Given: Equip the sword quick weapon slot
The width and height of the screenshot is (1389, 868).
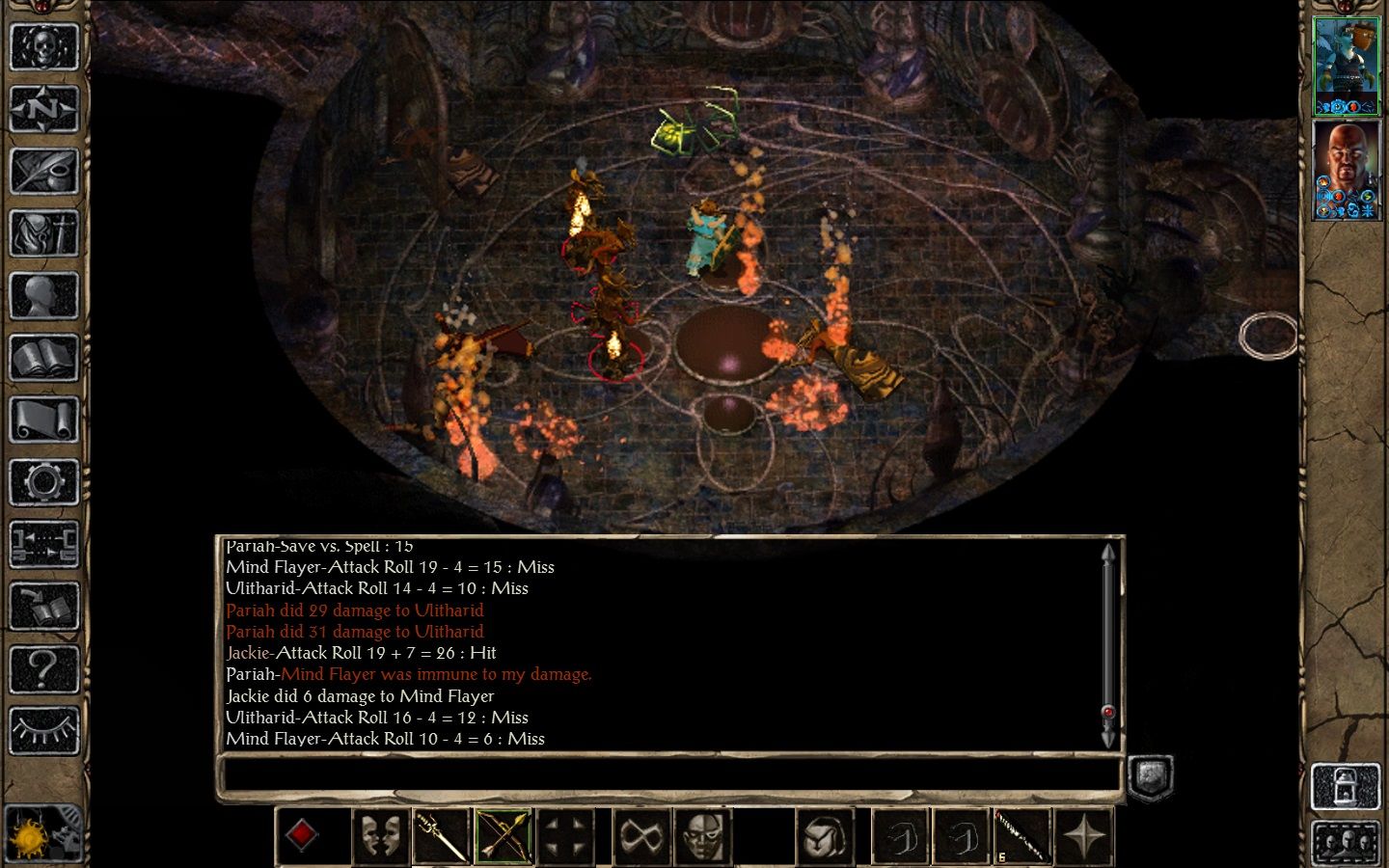Looking at the screenshot, I should [442, 835].
